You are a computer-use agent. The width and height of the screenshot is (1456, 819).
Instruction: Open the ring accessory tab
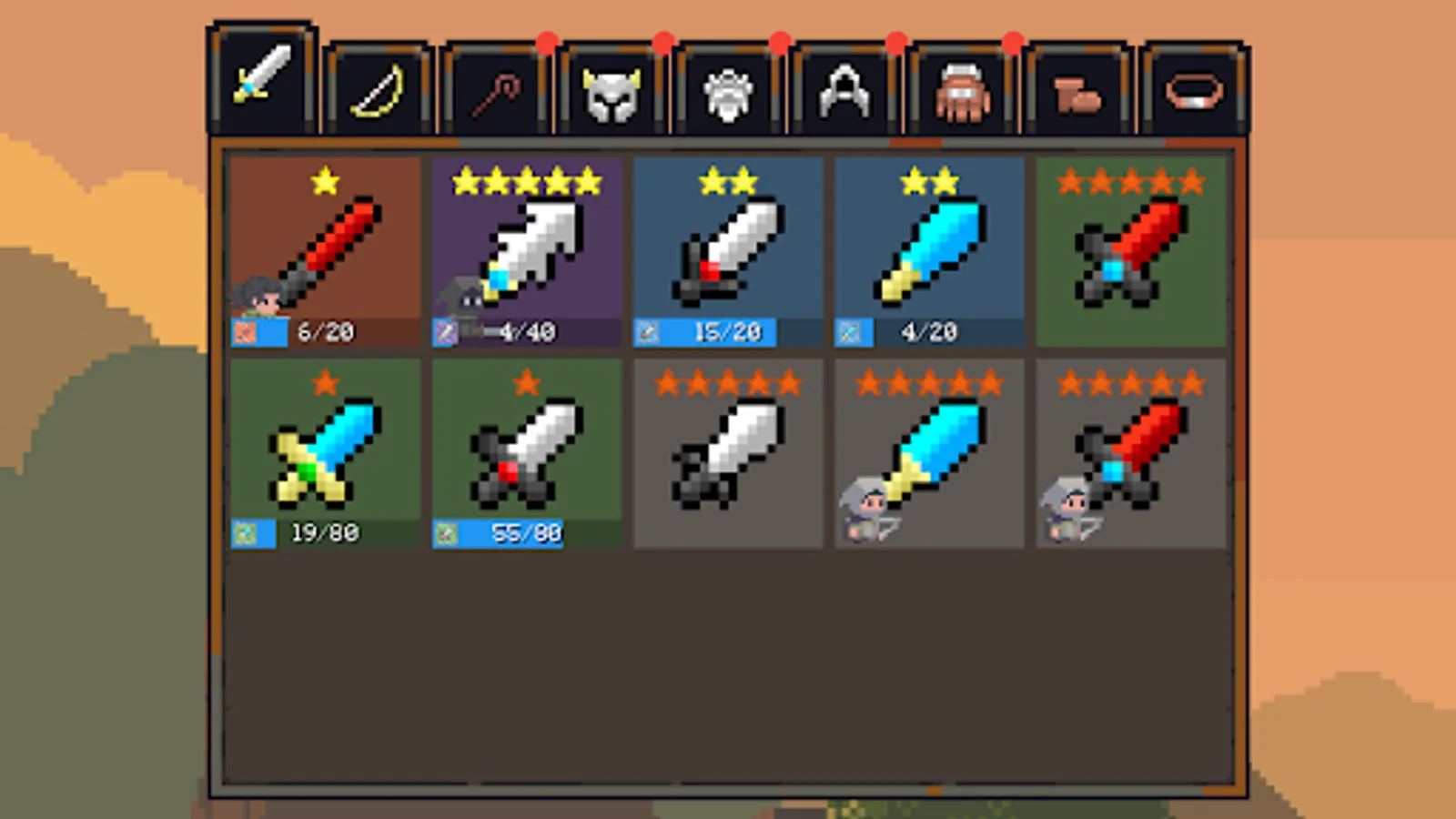pos(1194,86)
